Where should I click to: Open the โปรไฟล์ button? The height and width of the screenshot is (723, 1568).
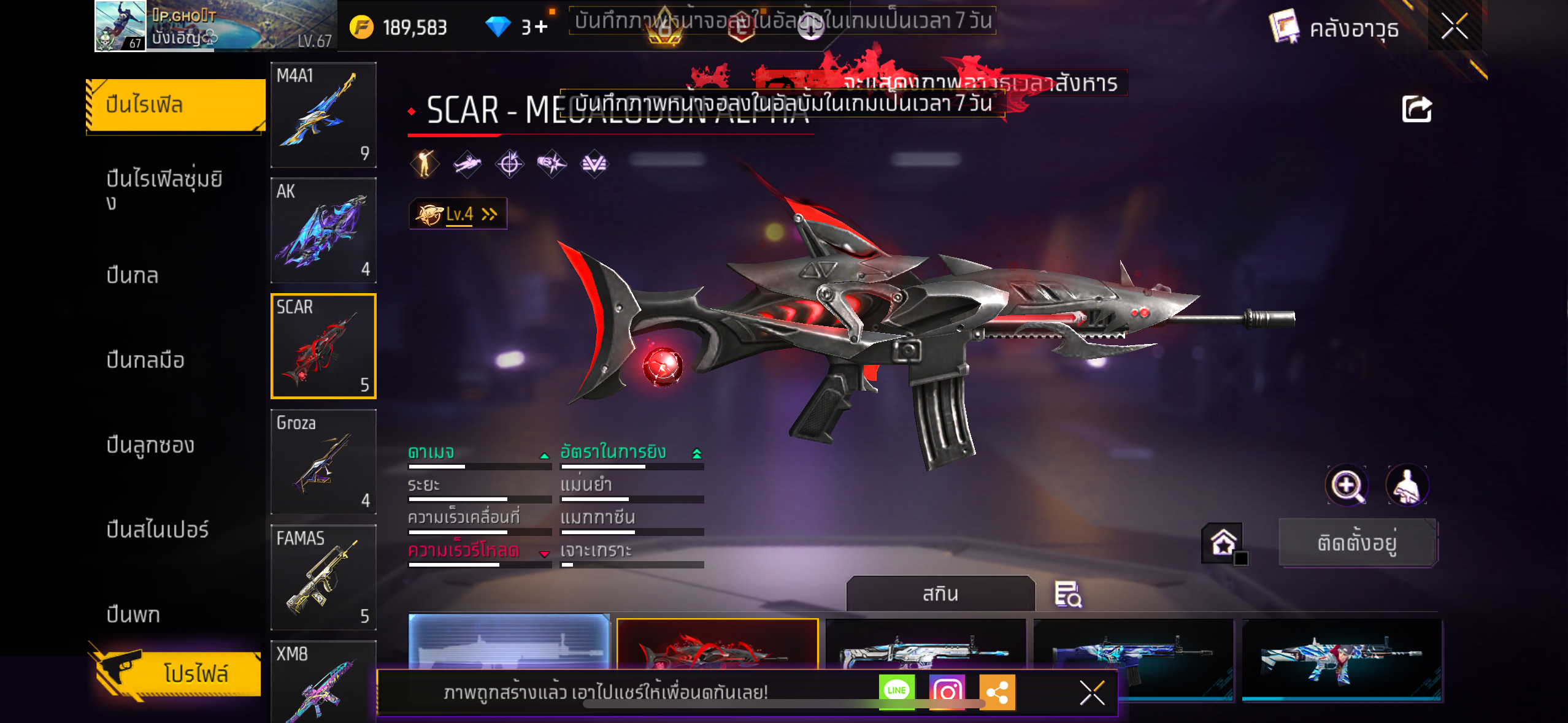tap(178, 673)
